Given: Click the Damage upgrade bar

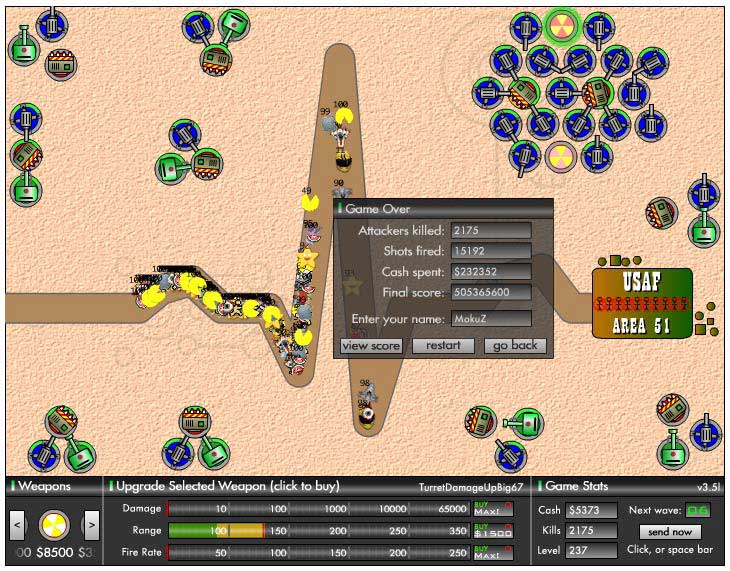Looking at the screenshot, I should pyautogui.click(x=318, y=509).
